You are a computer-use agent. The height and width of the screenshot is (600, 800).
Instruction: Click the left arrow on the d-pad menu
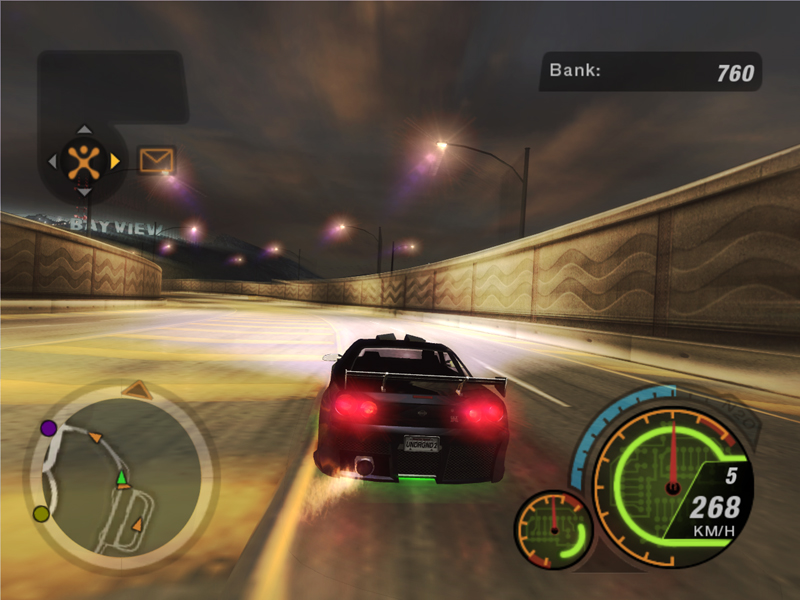pos(52,160)
